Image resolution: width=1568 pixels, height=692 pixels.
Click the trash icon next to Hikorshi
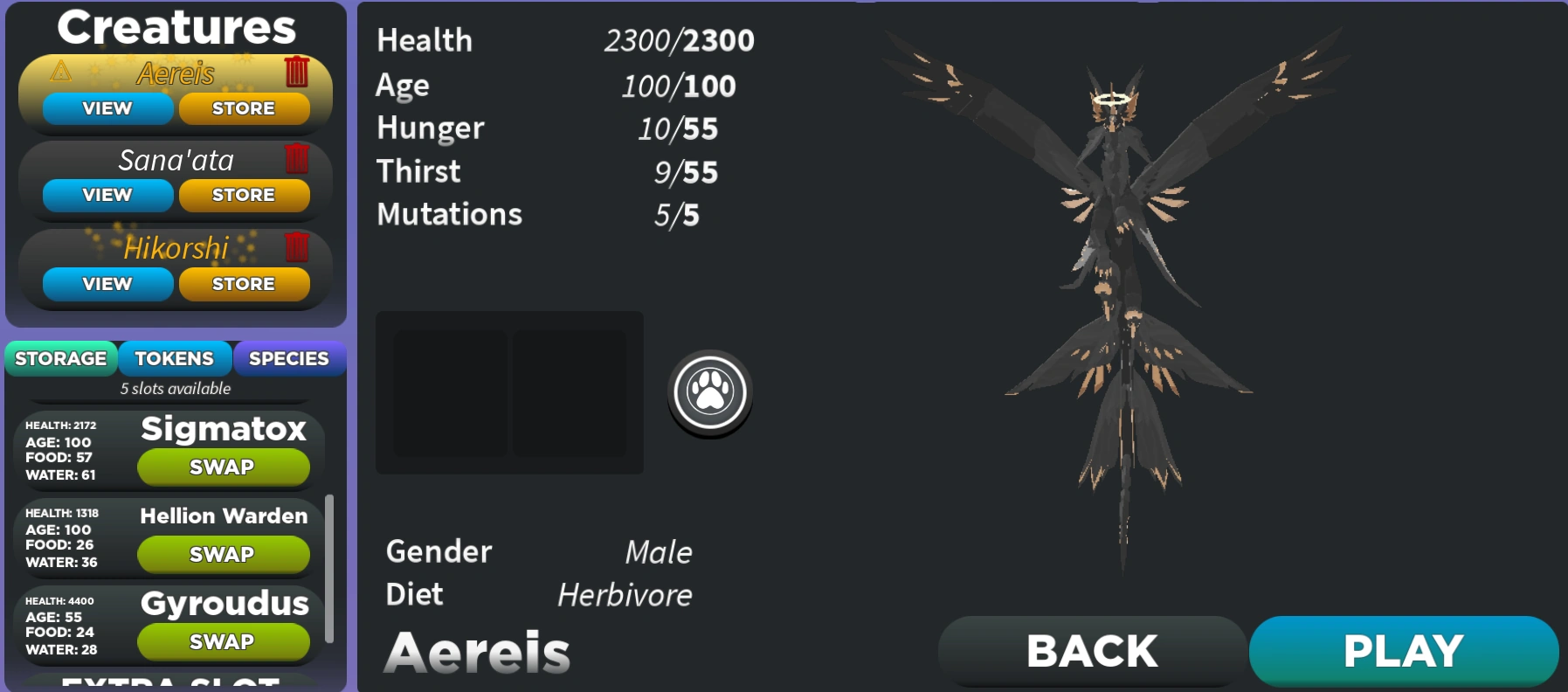point(298,249)
